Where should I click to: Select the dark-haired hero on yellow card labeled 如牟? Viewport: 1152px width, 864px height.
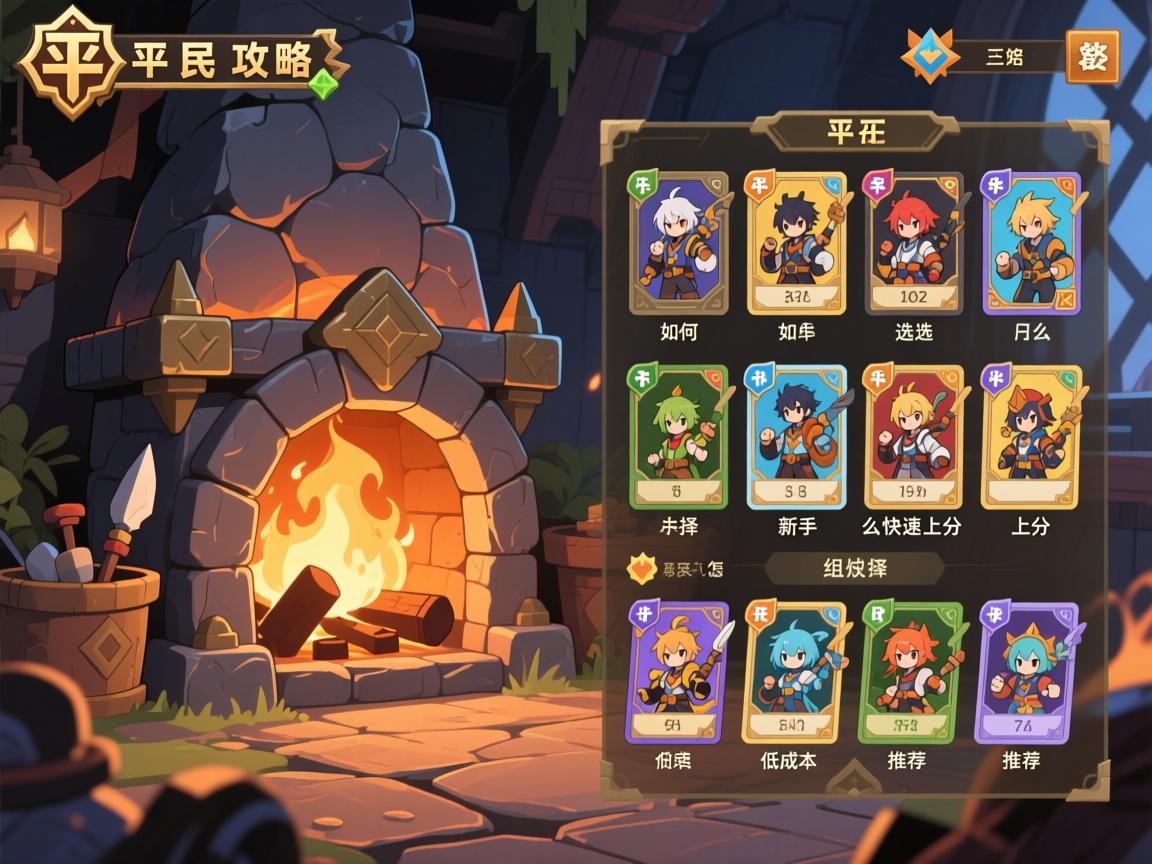(796, 243)
